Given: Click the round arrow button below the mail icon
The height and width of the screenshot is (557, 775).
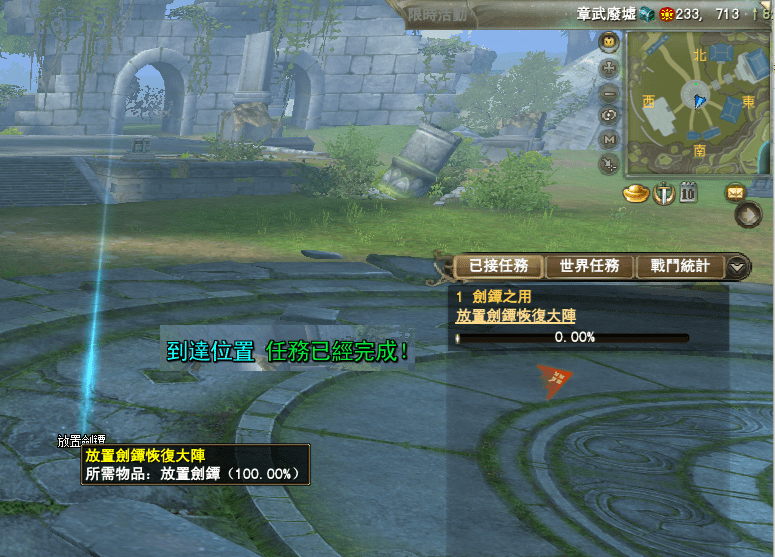Looking at the screenshot, I should (748, 214).
